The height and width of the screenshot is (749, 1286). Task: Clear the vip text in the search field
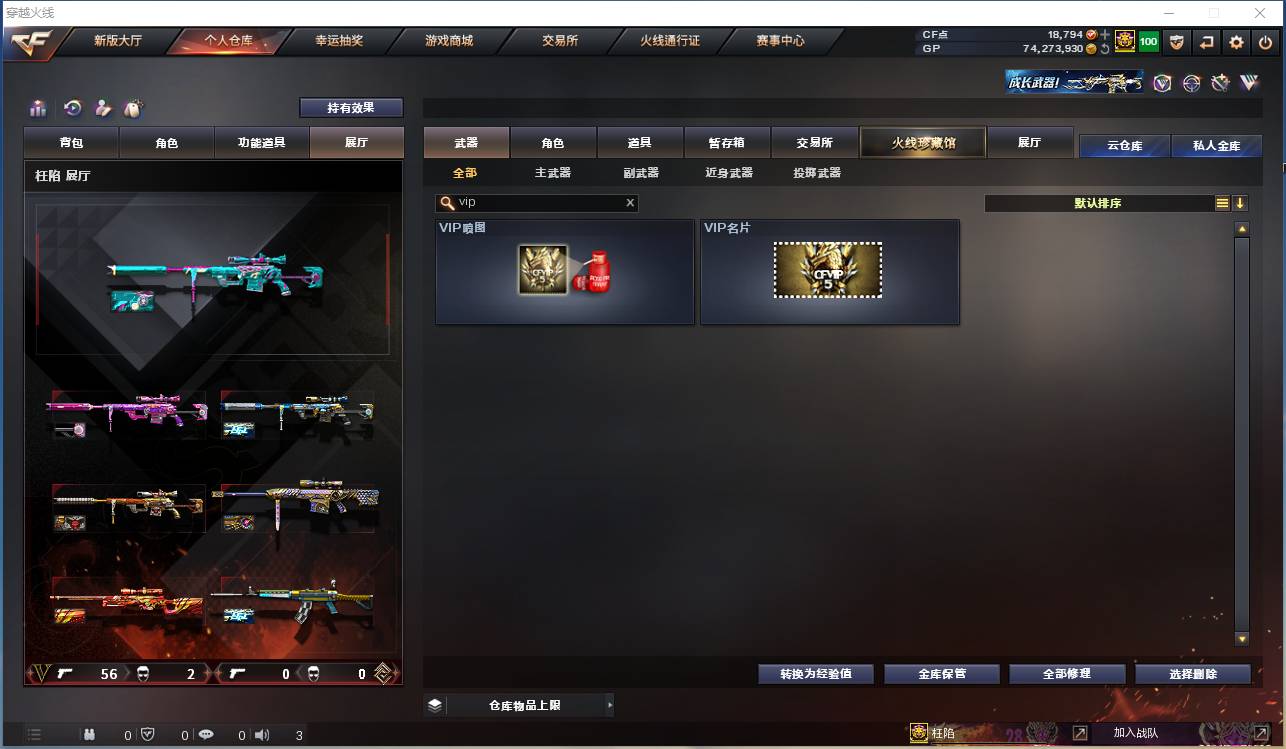[630, 202]
